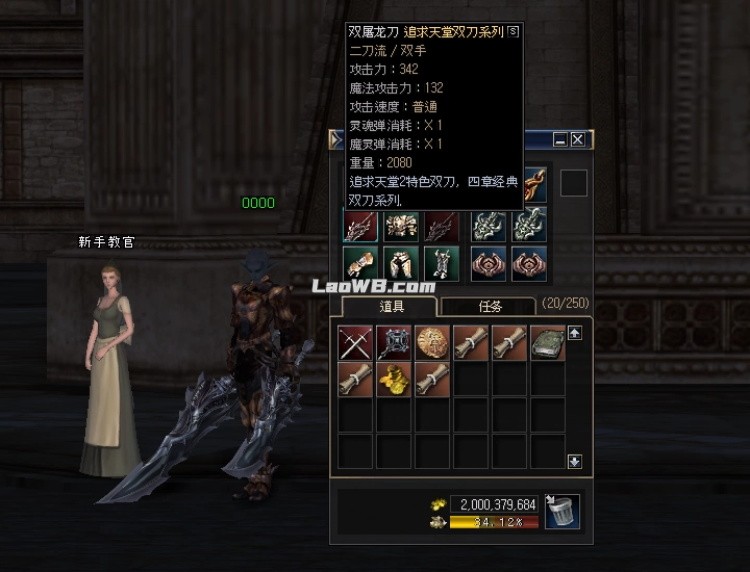Click the inventory scroll-down arrow
This screenshot has height=572, width=750.
click(x=575, y=461)
